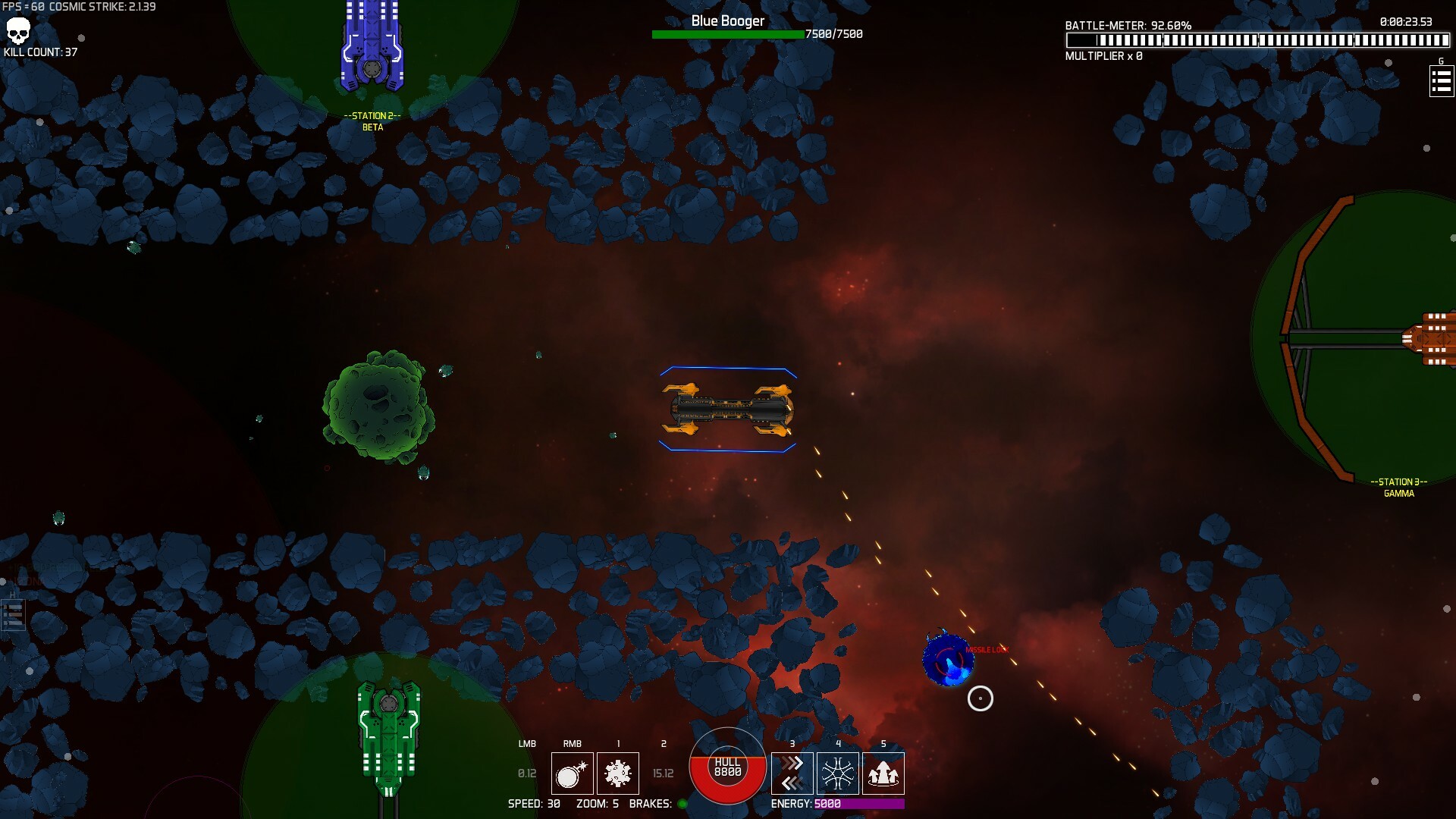
Task: Activate the slot 4 energy web ability icon
Action: coord(837,773)
